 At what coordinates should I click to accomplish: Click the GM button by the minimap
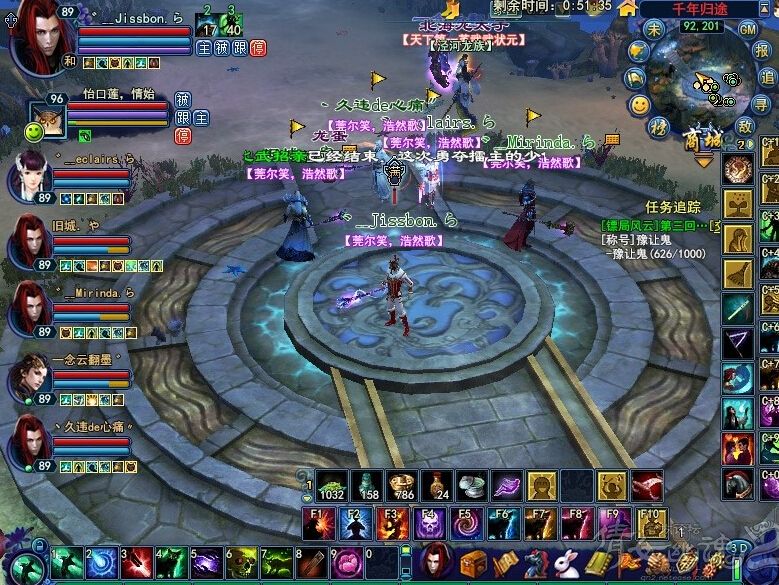[747, 30]
